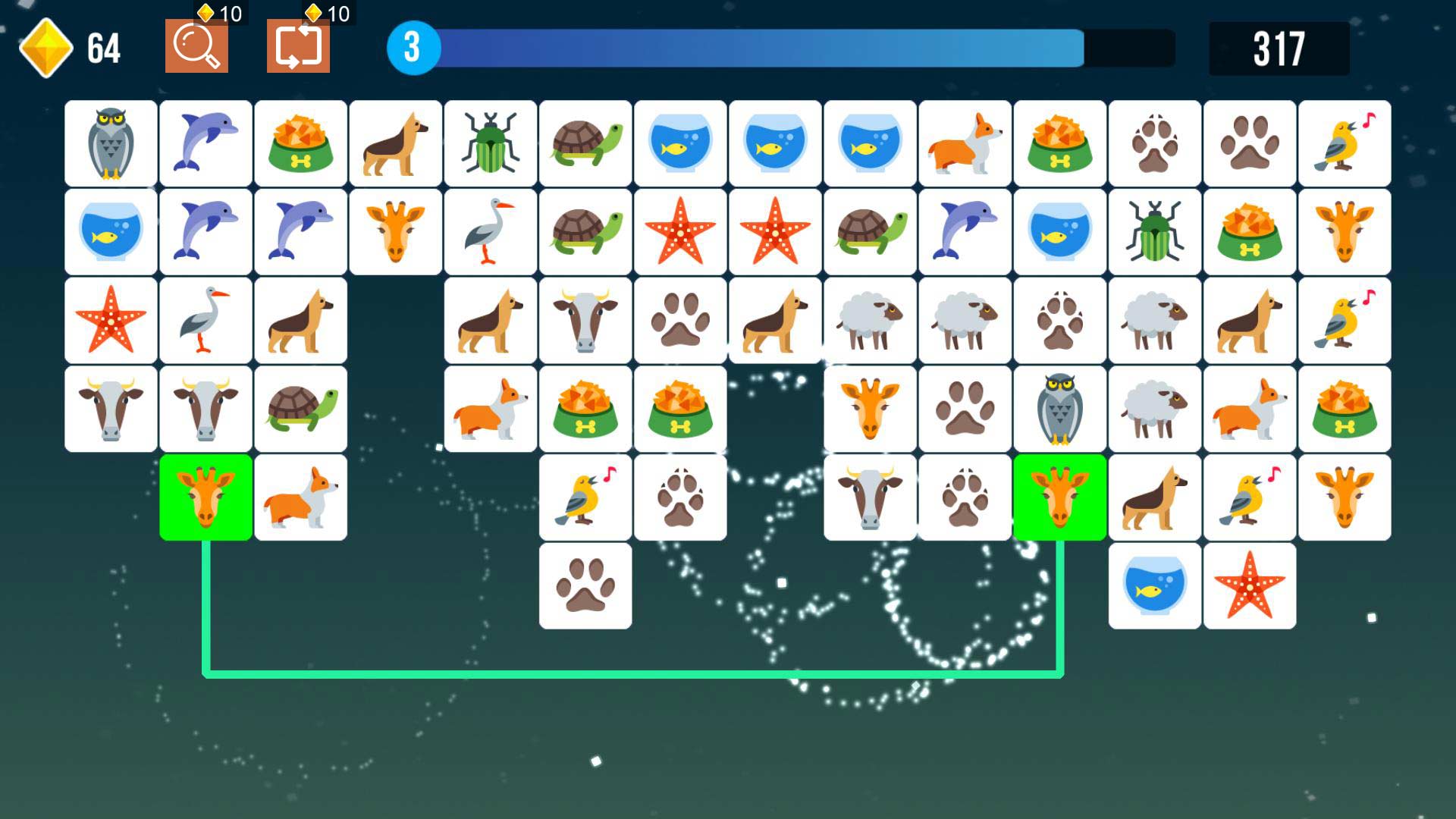
Task: Click the other highlighted giraffe tile
Action: pyautogui.click(x=1059, y=497)
